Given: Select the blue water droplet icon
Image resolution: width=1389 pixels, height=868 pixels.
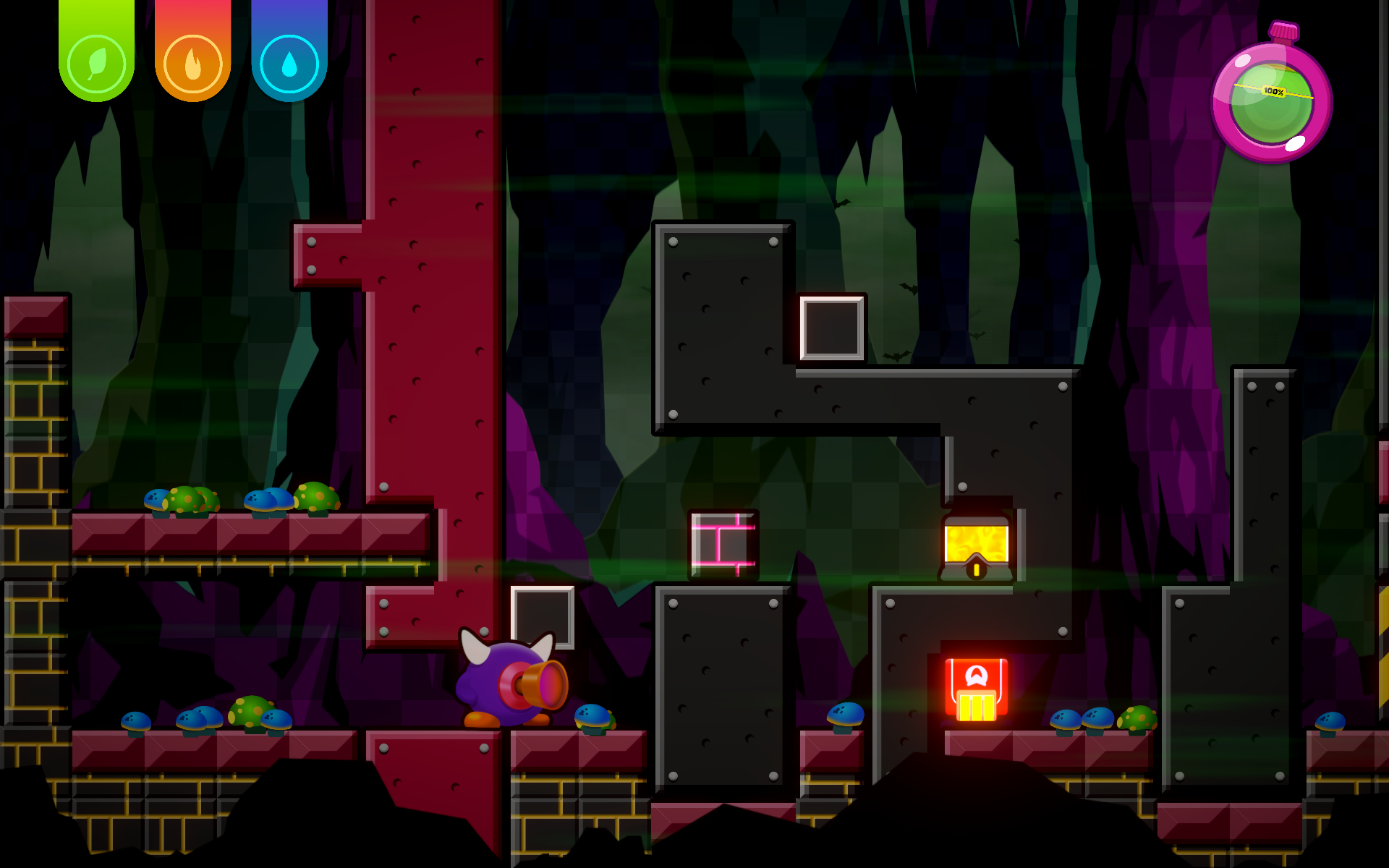Looking at the screenshot, I should click(287, 64).
